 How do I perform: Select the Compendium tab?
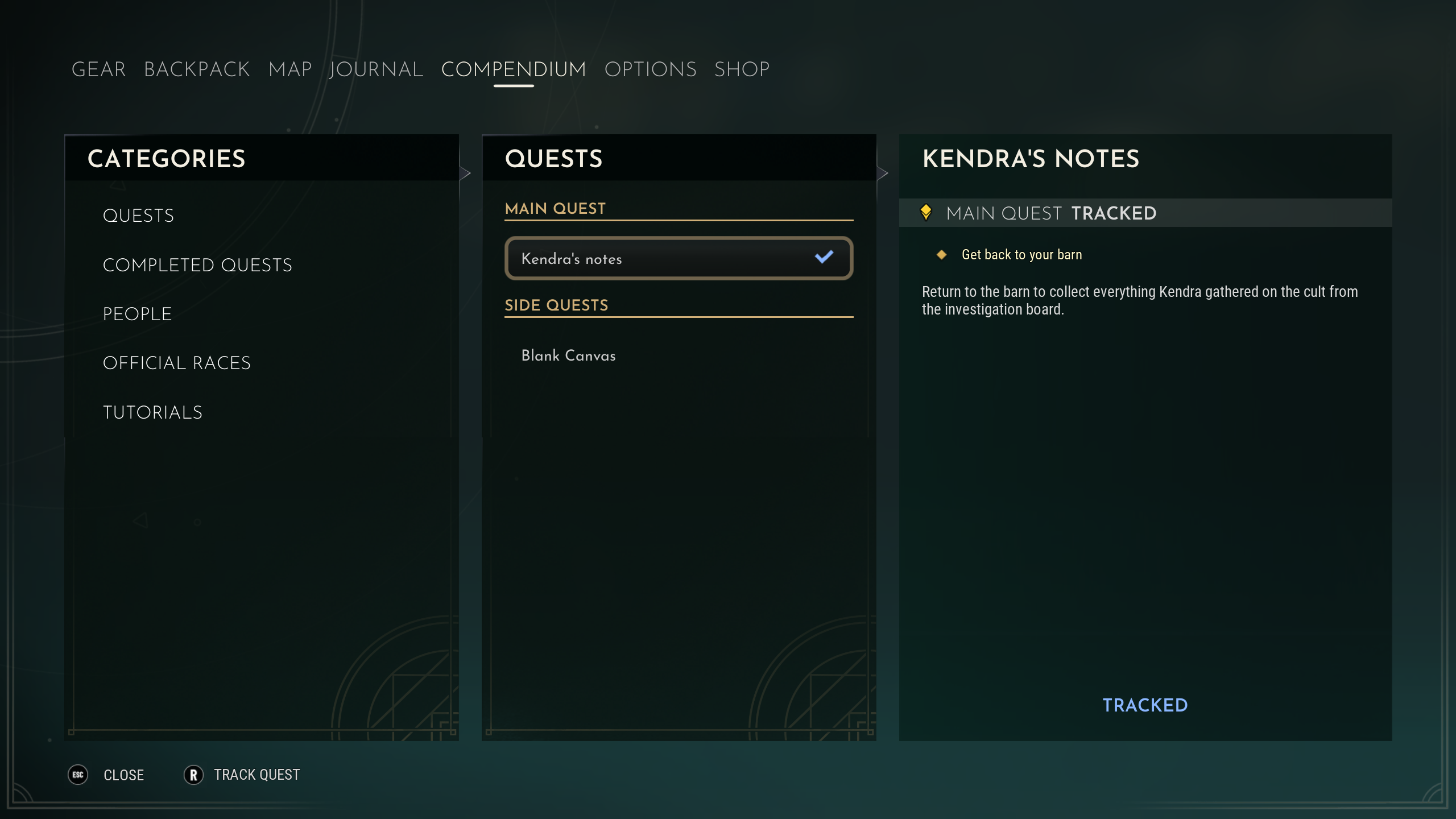[514, 69]
